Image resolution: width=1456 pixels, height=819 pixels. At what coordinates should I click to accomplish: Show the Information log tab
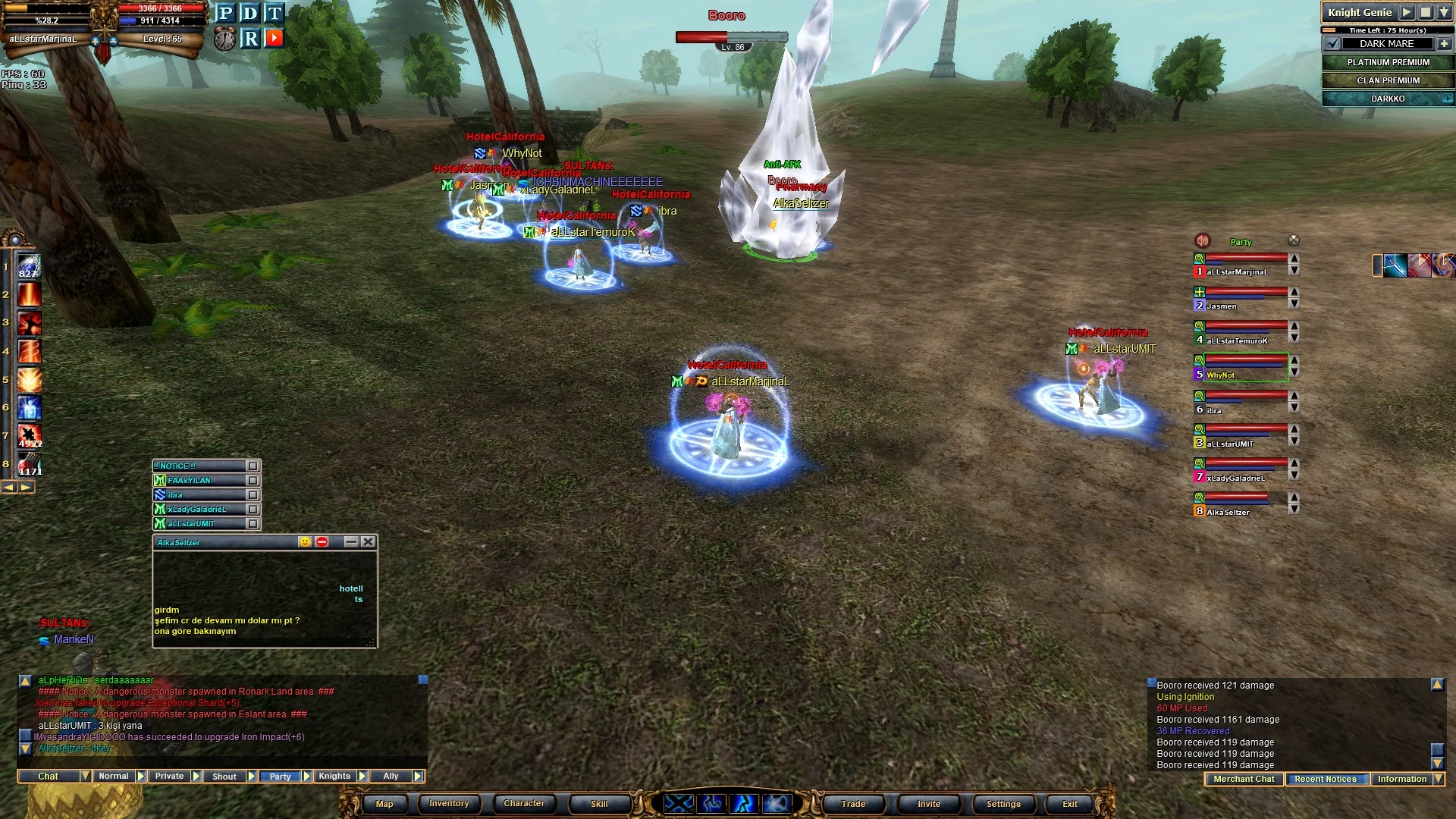pos(1401,780)
